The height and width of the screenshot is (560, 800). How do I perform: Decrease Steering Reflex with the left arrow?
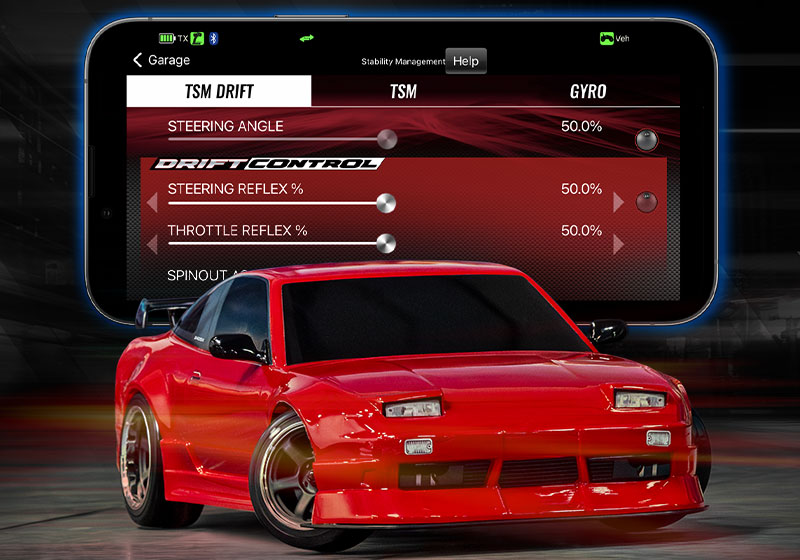tap(152, 203)
